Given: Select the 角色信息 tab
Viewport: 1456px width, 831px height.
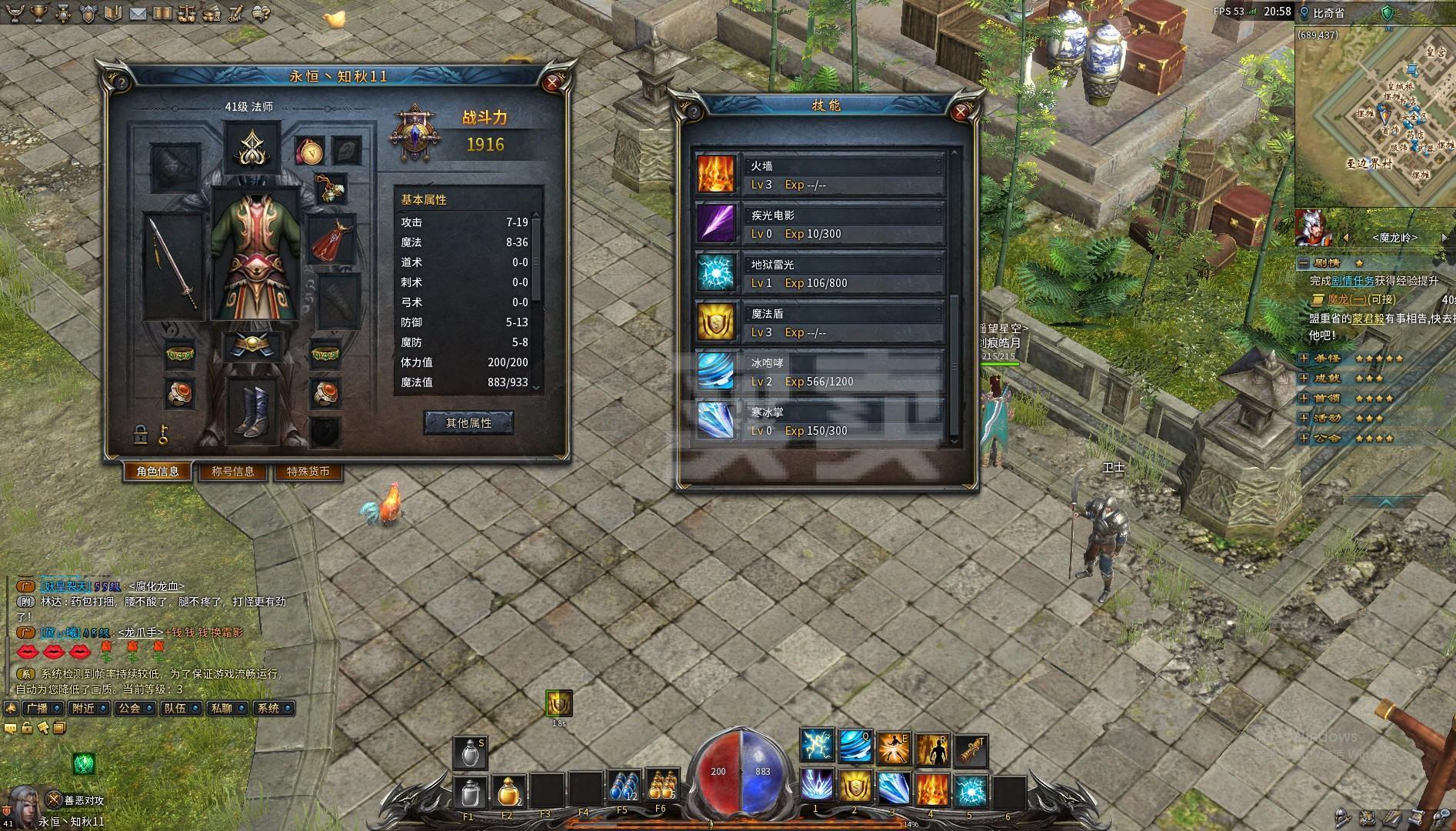Looking at the screenshot, I should (158, 472).
